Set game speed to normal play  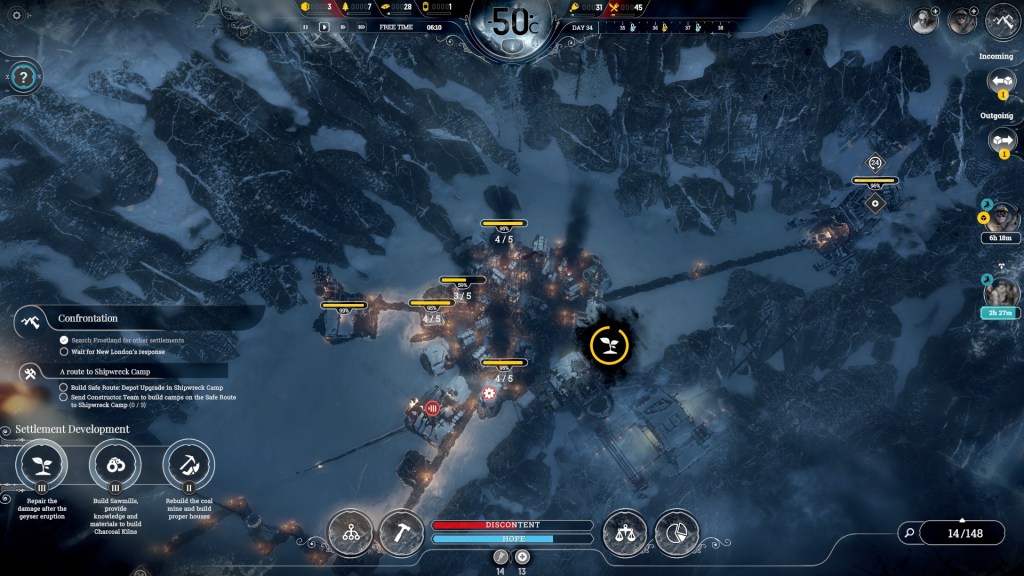[x=324, y=27]
